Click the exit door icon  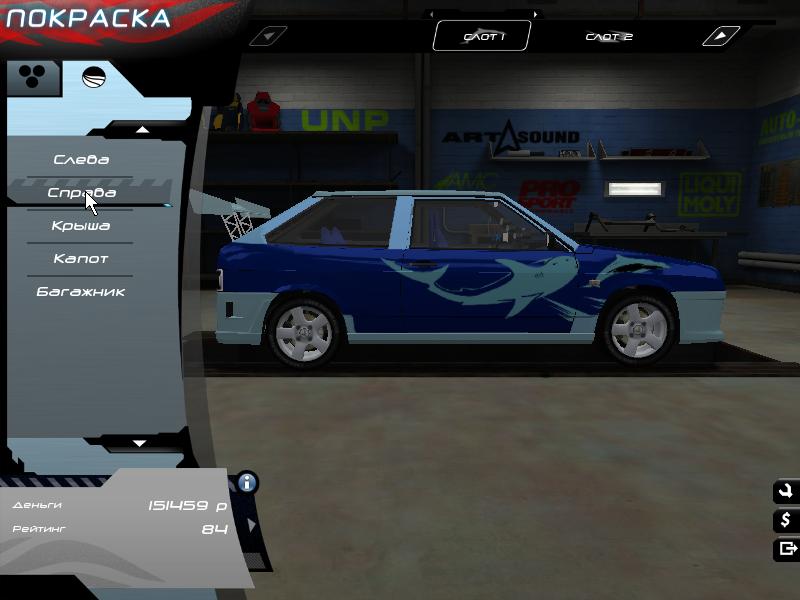pos(785,548)
